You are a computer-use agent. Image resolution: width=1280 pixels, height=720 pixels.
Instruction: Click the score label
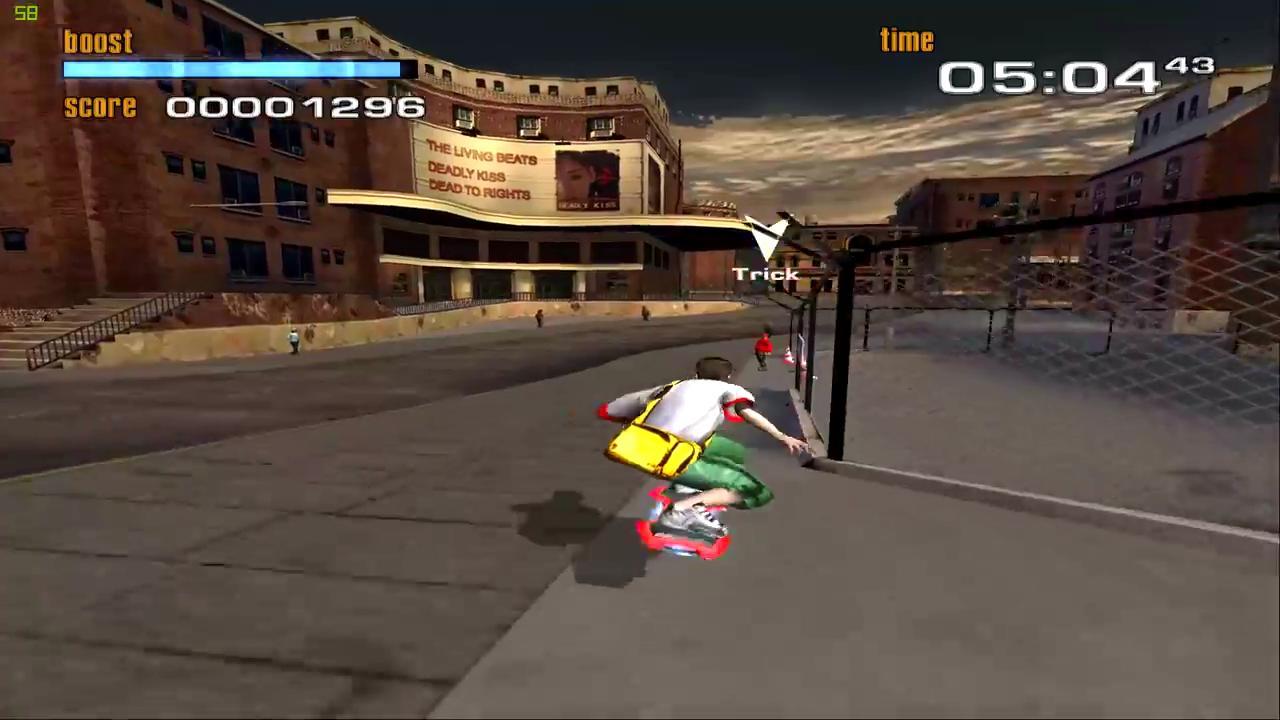point(100,107)
